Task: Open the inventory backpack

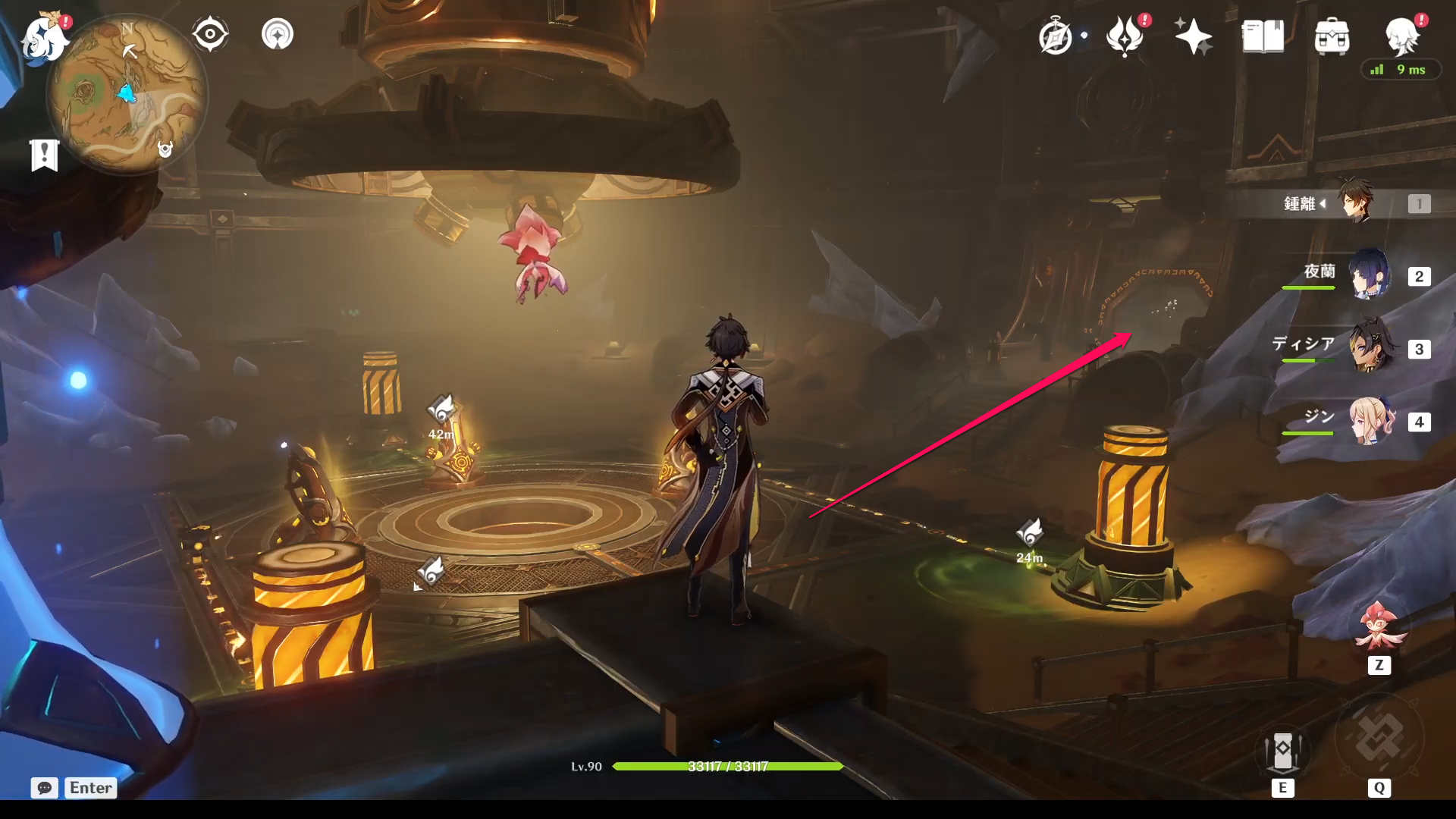Action: click(1332, 36)
